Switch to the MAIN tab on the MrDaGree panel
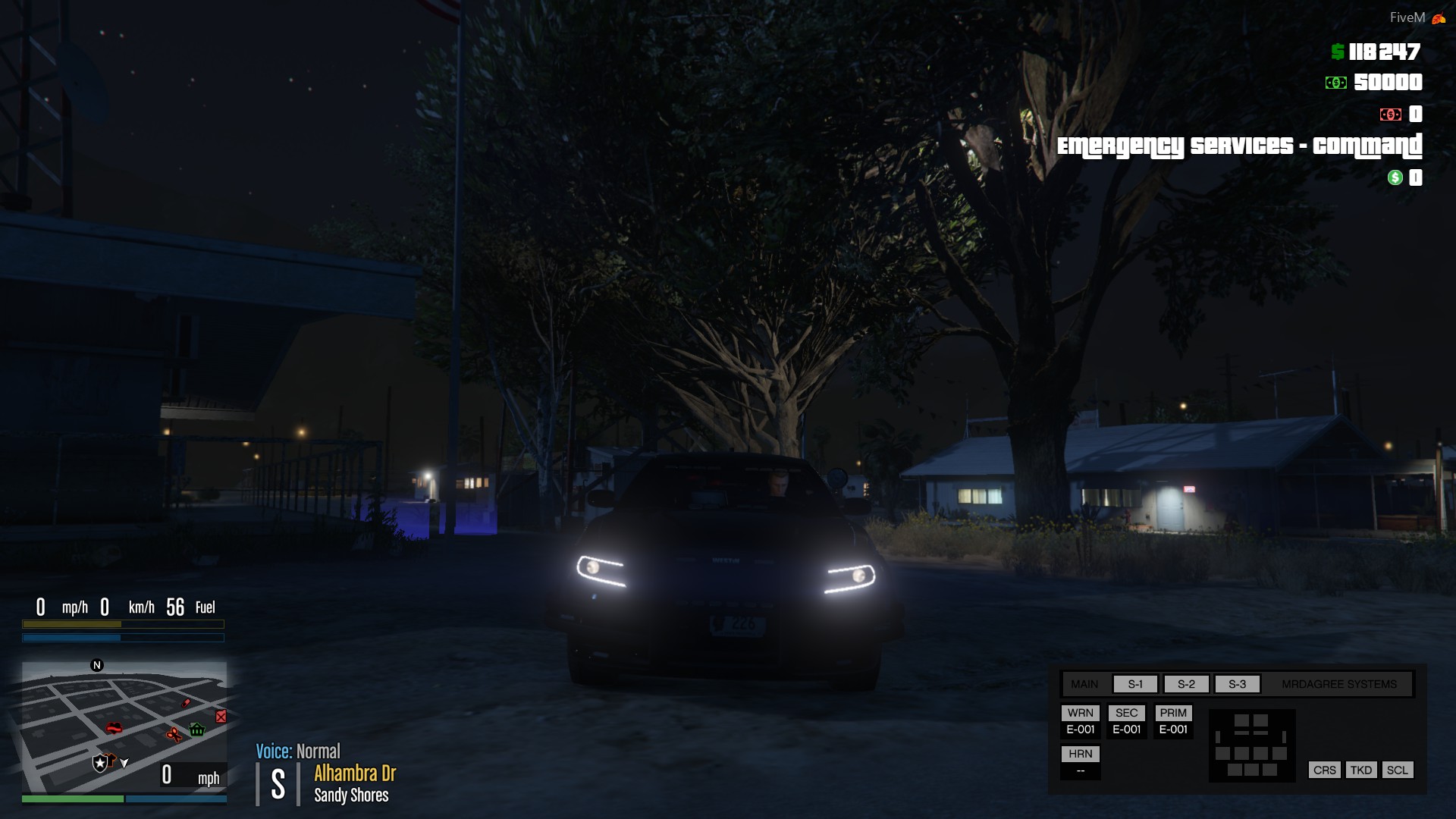 pyautogui.click(x=1084, y=683)
